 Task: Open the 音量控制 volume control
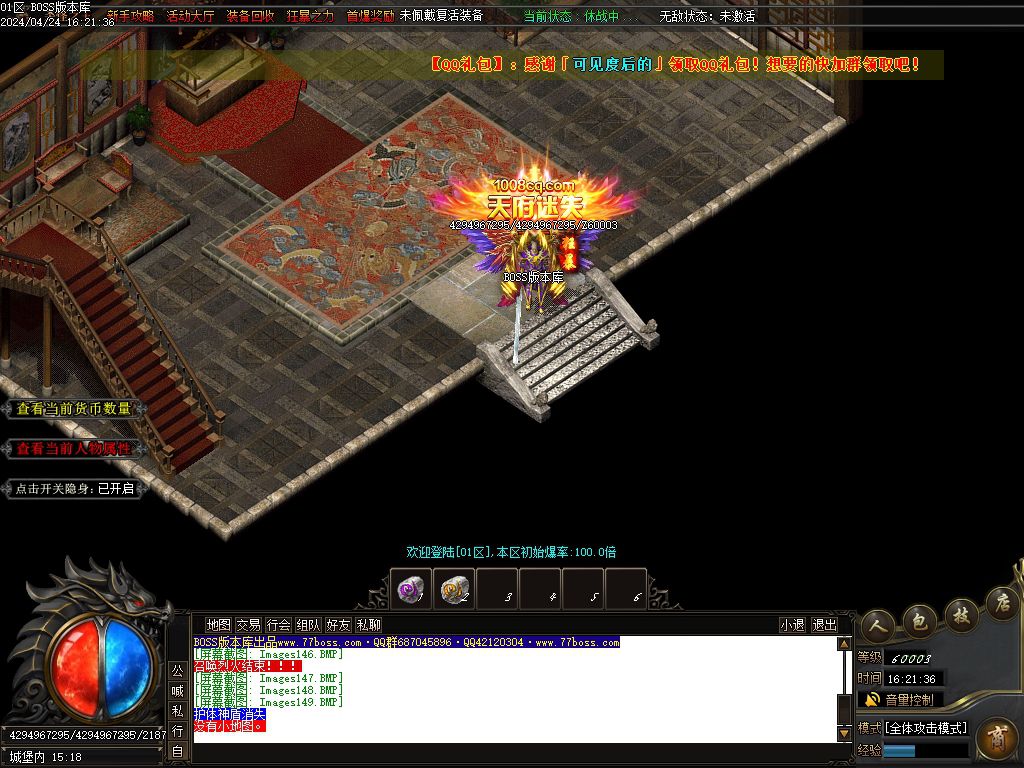pos(900,700)
